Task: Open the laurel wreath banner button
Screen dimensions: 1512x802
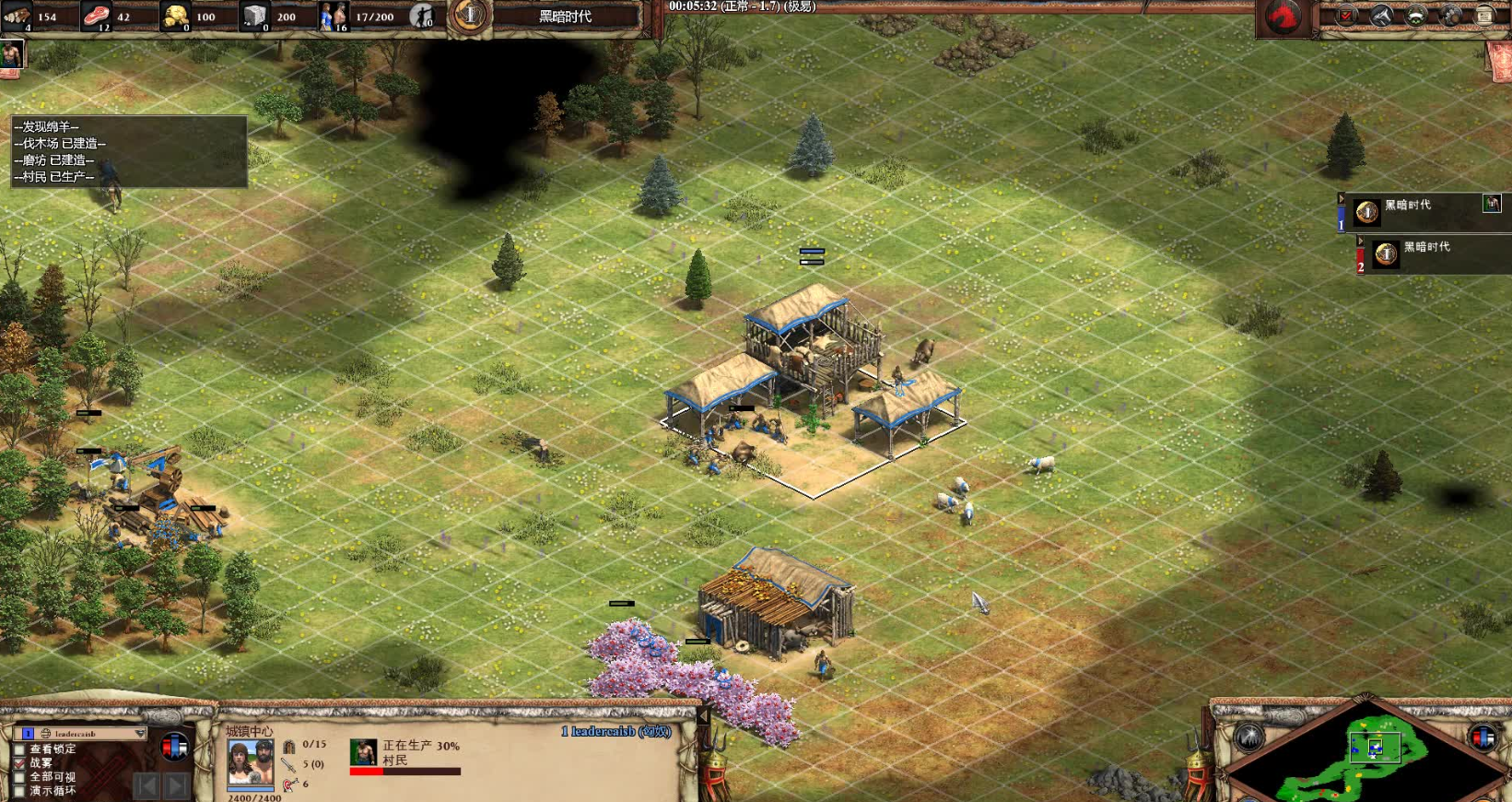Action: coord(1416,16)
